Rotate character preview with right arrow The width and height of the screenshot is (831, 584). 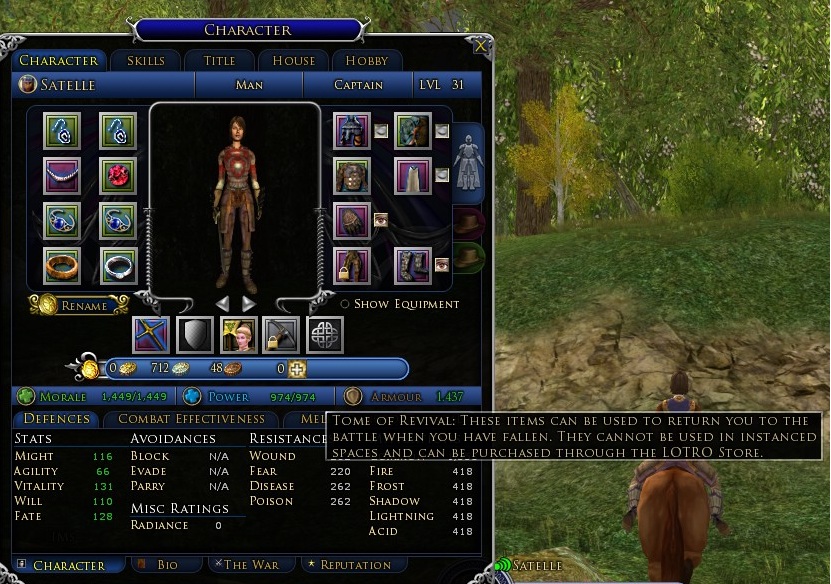tap(249, 303)
